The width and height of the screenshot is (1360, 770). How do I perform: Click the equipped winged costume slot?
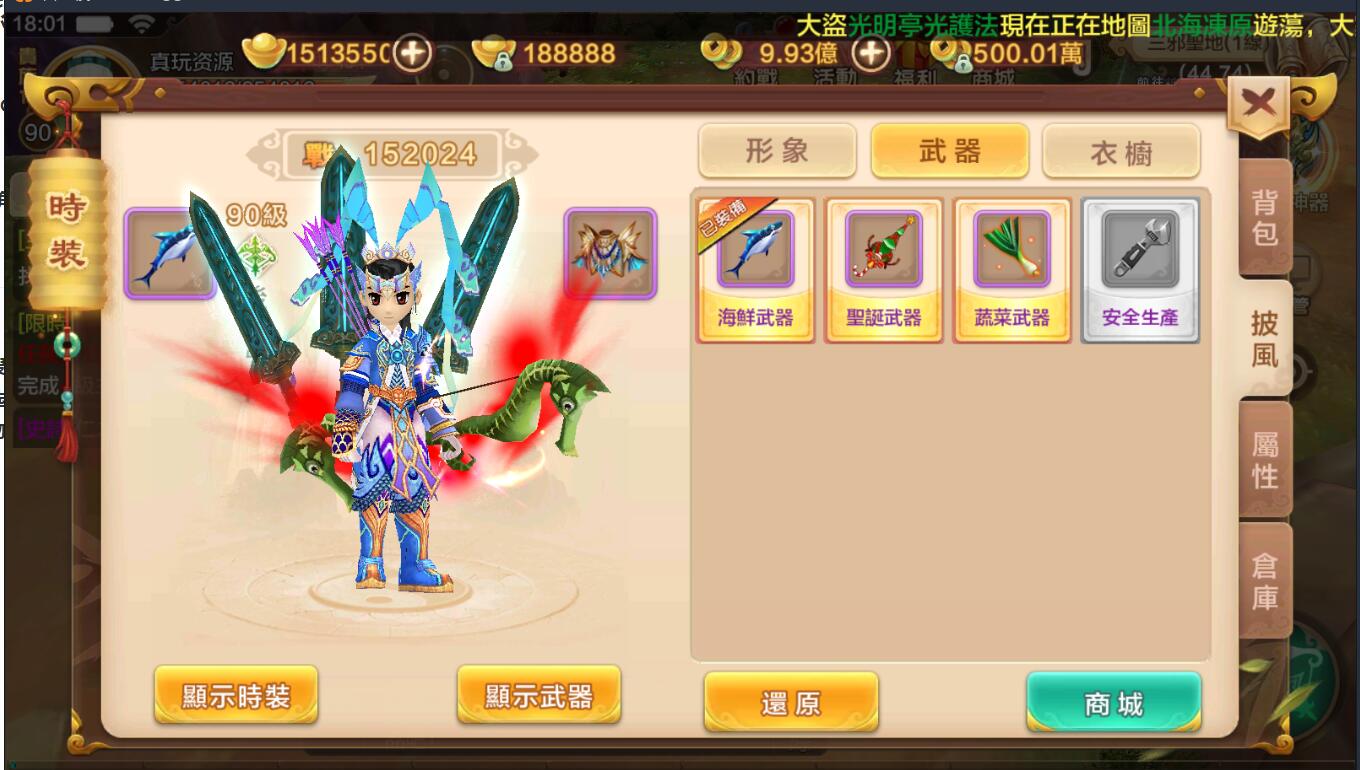pyautogui.click(x=610, y=253)
